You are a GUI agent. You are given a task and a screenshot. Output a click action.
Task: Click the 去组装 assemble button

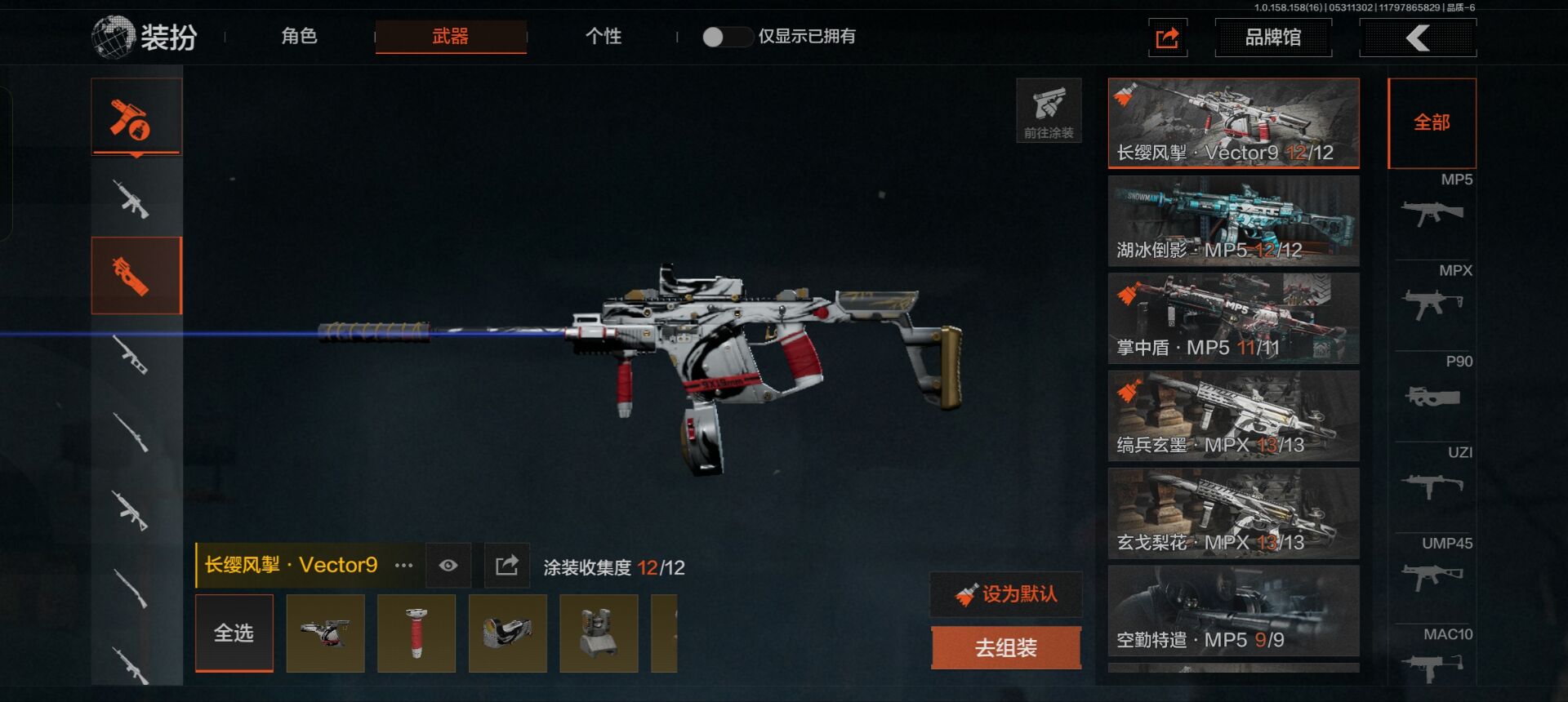pyautogui.click(x=1006, y=648)
